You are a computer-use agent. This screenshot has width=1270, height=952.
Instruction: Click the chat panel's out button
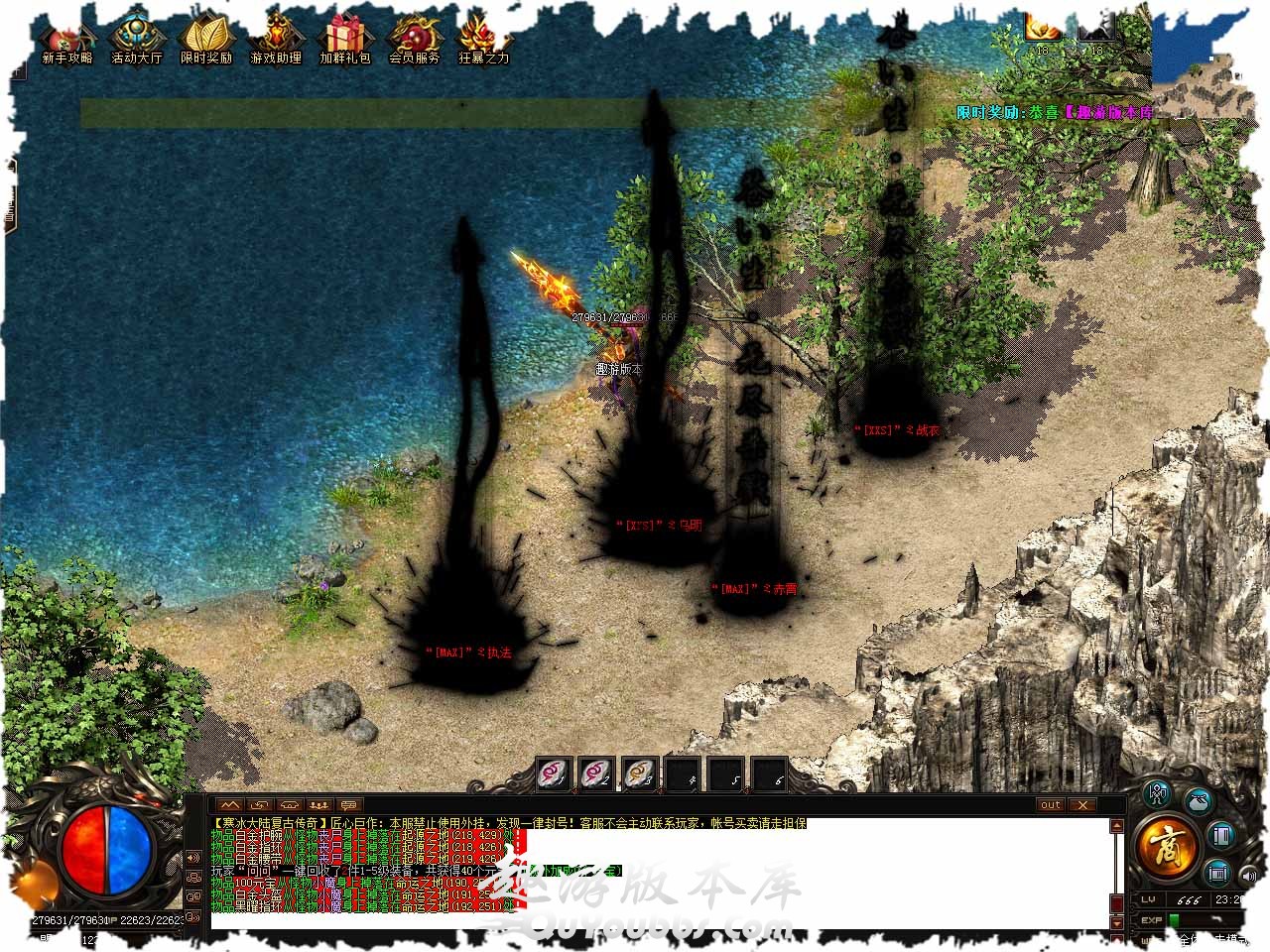tap(1051, 805)
